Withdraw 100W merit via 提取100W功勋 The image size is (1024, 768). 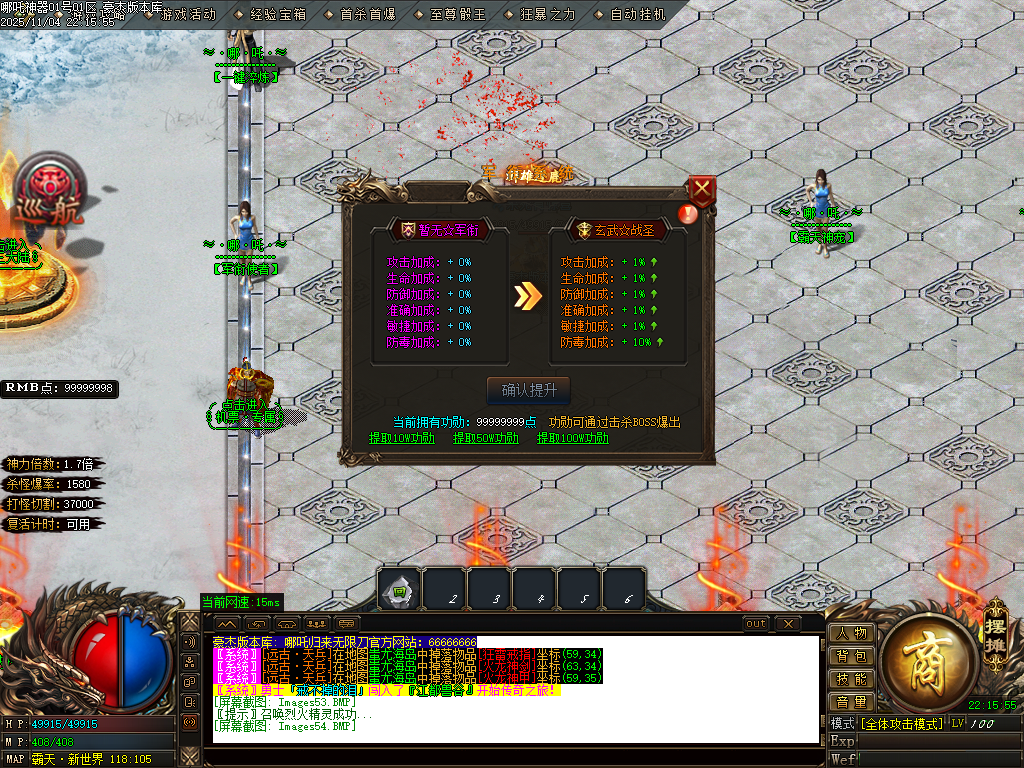click(573, 438)
